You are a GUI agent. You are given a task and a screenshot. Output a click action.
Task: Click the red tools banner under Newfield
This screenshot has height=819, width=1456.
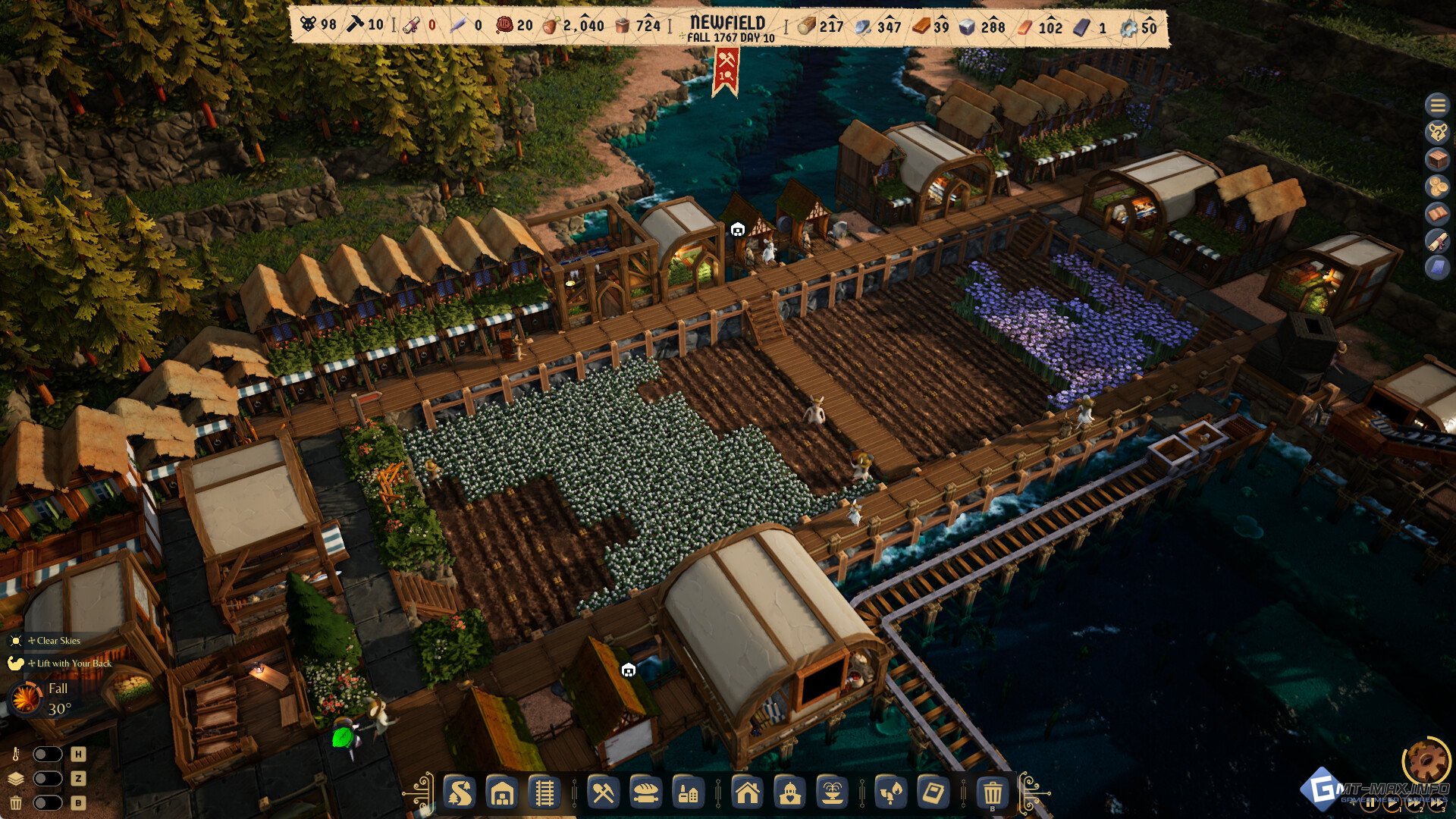[x=726, y=71]
